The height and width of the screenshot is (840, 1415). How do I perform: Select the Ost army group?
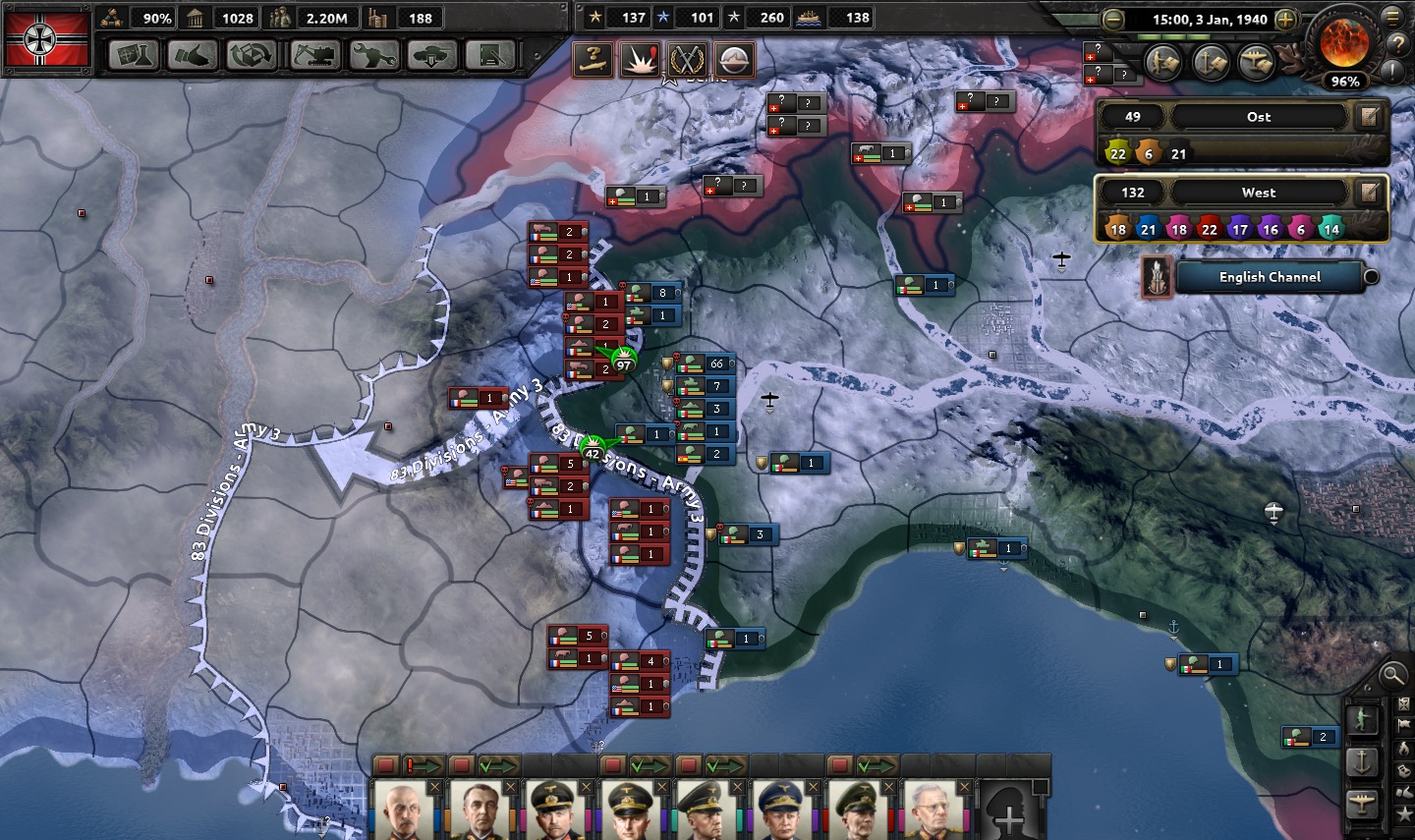pyautogui.click(x=1258, y=117)
